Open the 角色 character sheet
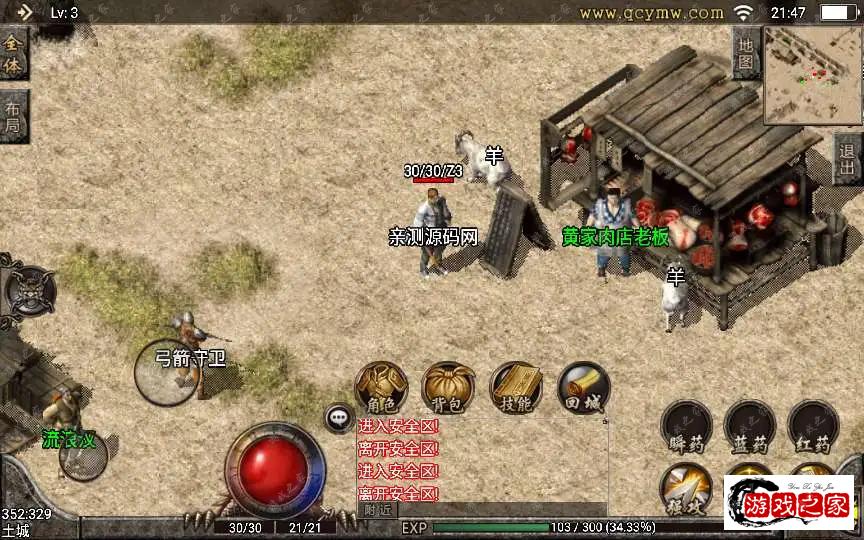The image size is (864, 540). (381, 388)
